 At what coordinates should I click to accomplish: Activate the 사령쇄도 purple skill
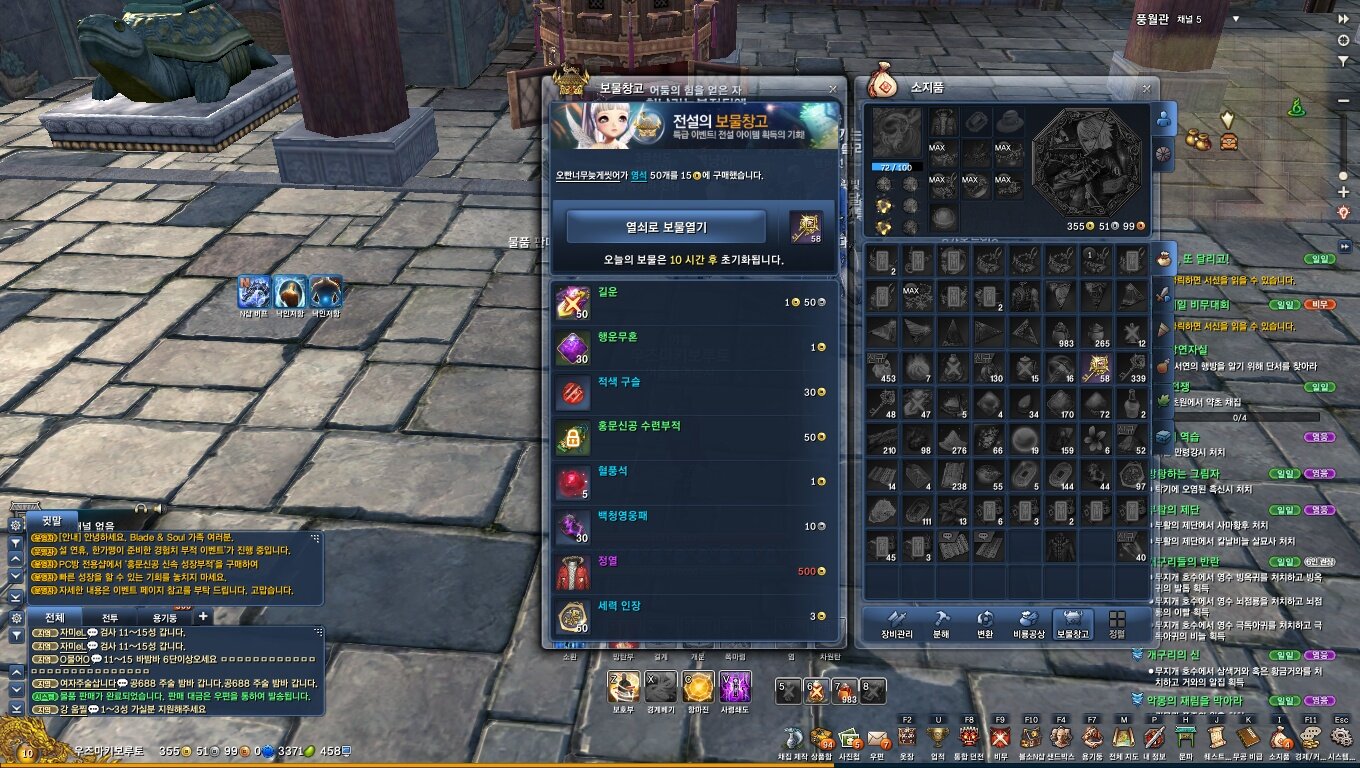(735, 687)
